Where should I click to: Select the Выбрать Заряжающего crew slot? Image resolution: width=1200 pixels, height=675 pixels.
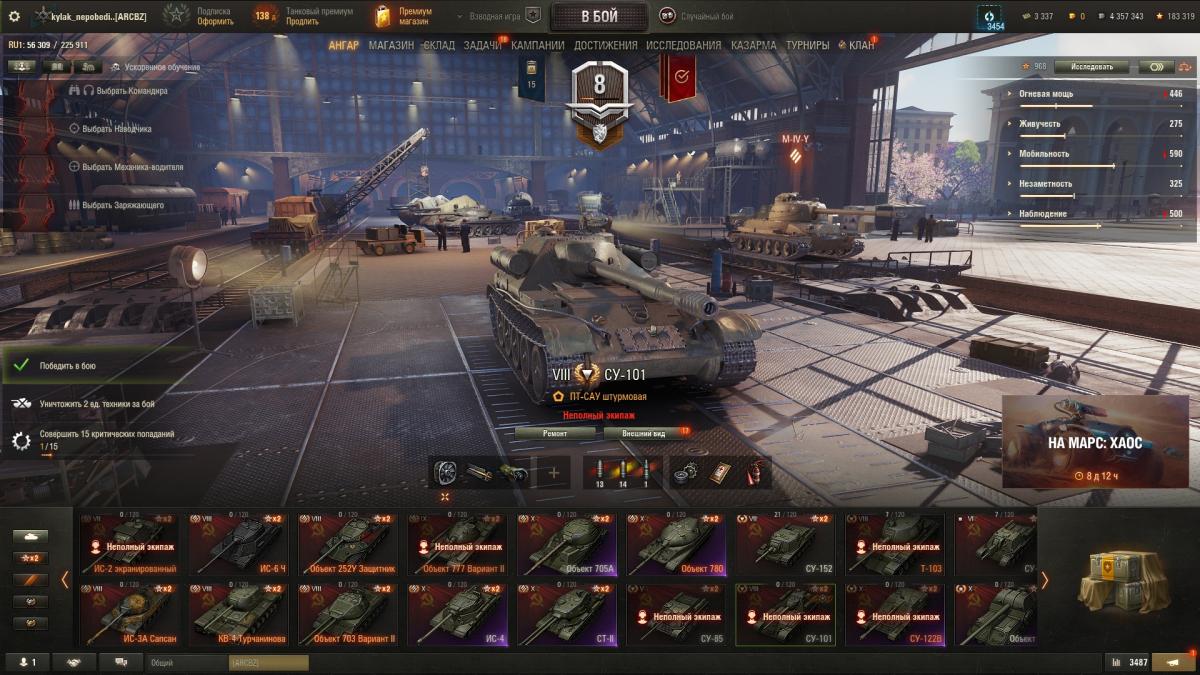point(122,205)
